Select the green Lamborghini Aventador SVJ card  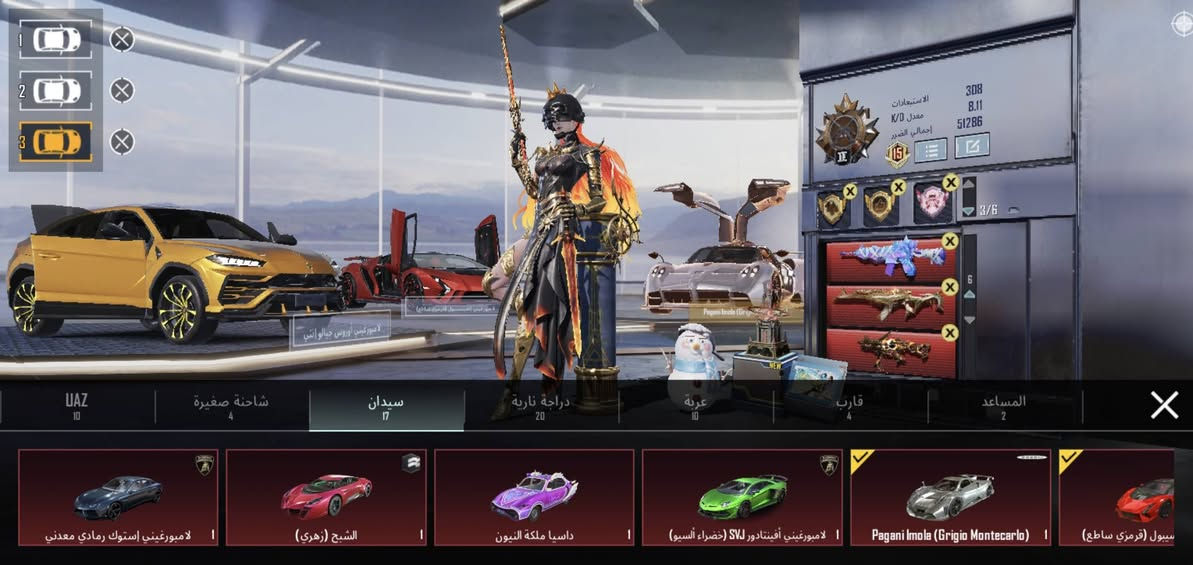point(741,497)
